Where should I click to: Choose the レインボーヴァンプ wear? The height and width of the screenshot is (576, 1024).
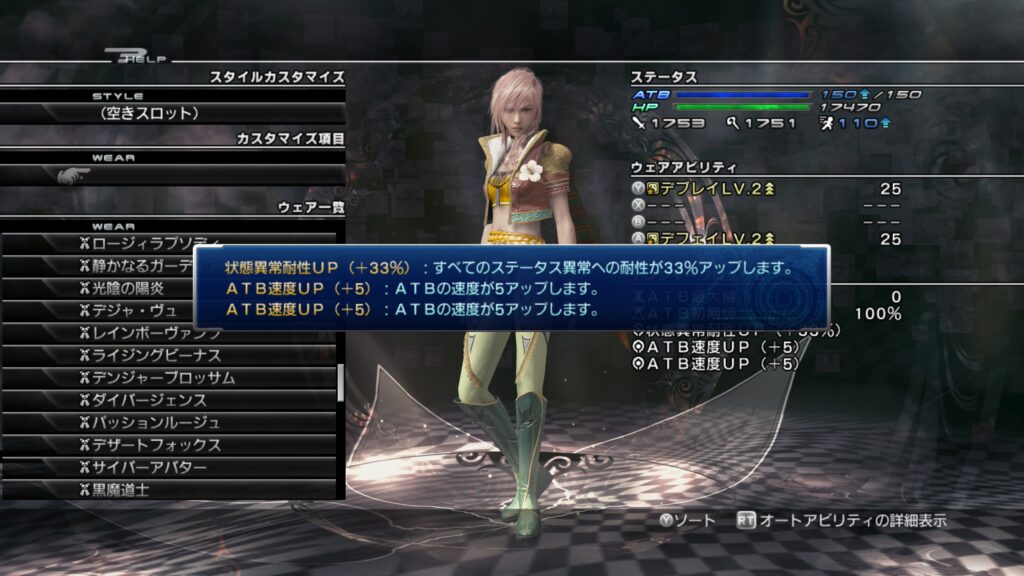coord(150,333)
